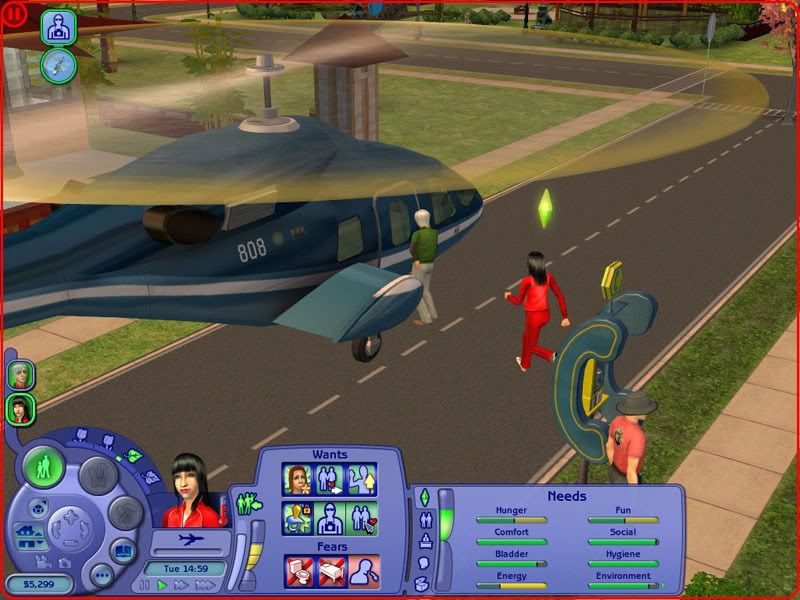Select the toilet fear icon
The image size is (800, 600).
[x=298, y=571]
